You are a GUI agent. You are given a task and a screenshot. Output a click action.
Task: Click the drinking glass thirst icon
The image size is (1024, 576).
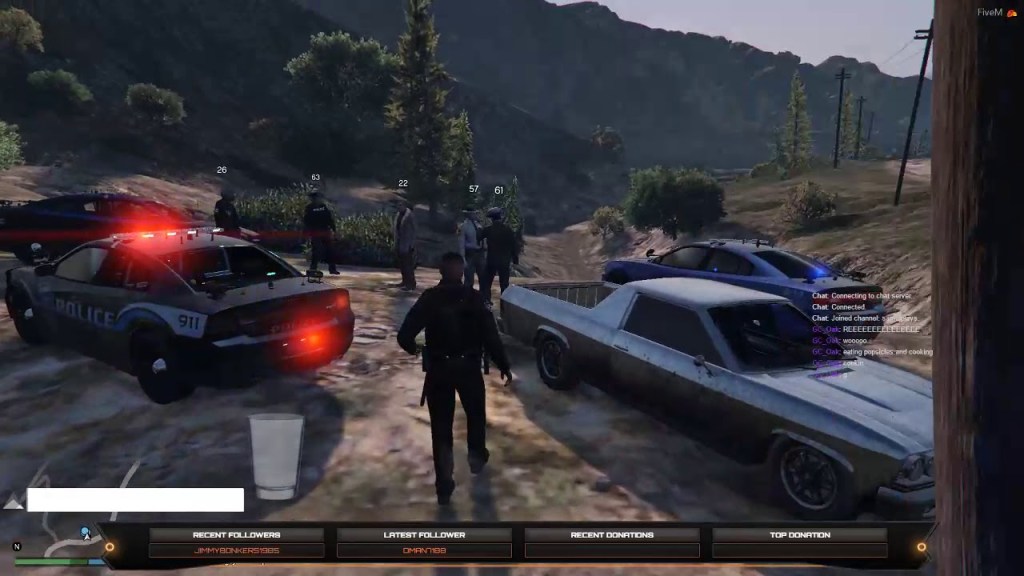point(276,455)
